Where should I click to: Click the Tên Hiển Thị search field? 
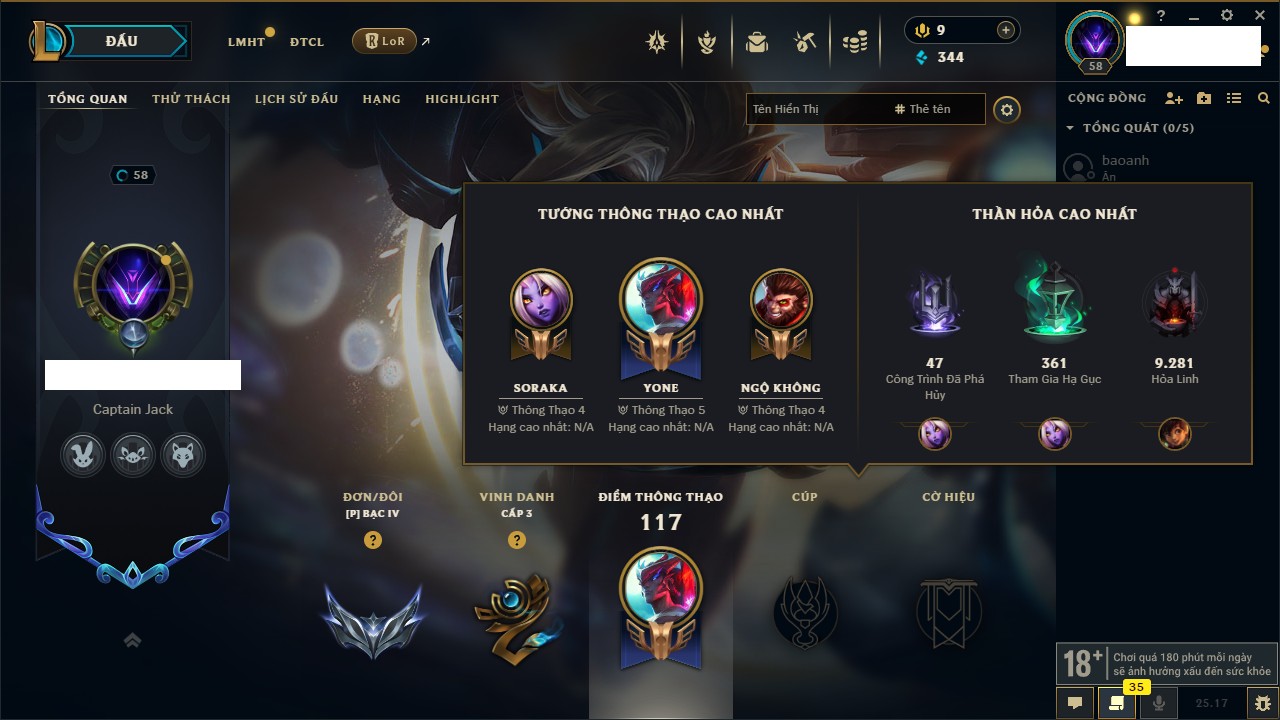[x=815, y=109]
